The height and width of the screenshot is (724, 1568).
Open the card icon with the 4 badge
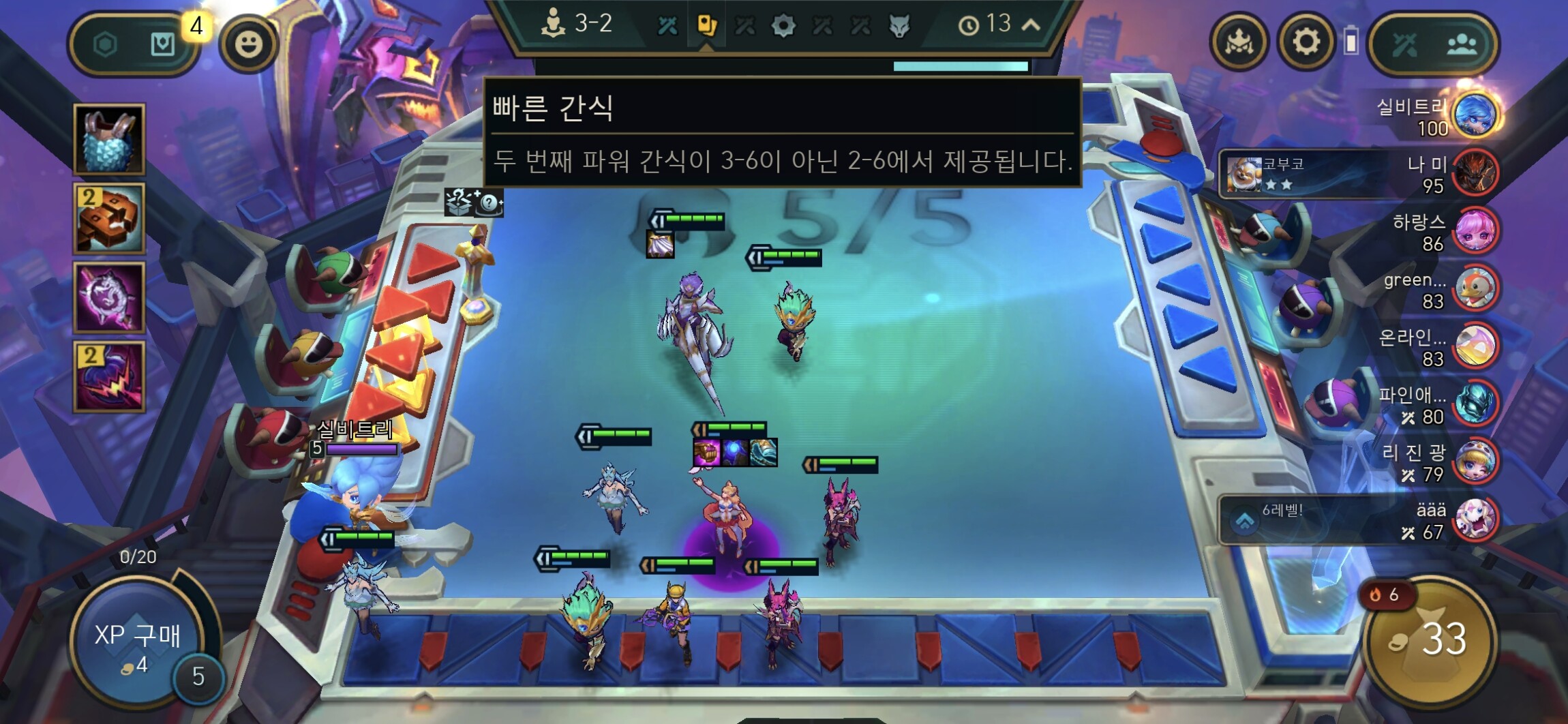coord(162,45)
